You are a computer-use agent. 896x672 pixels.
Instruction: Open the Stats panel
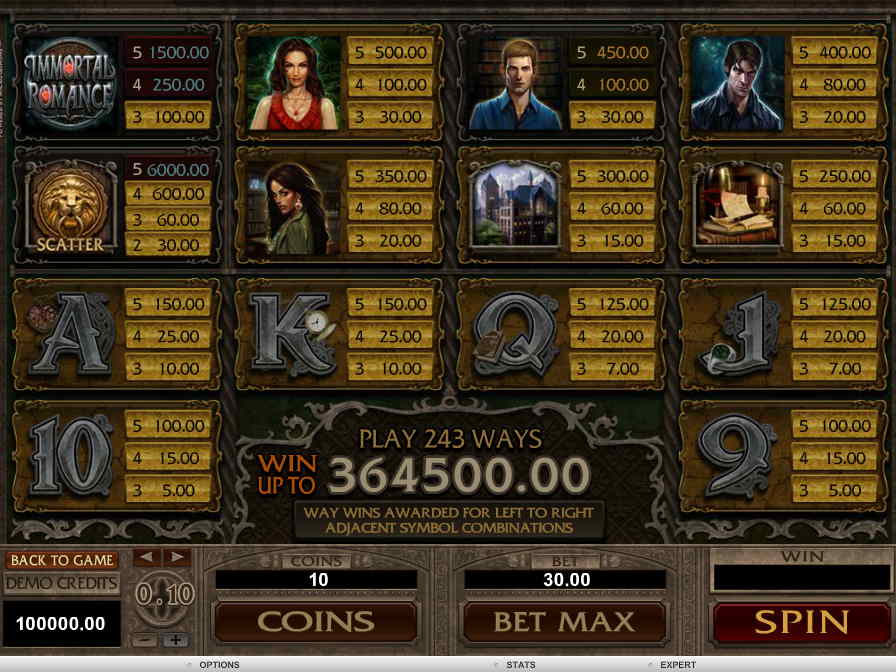pos(520,665)
